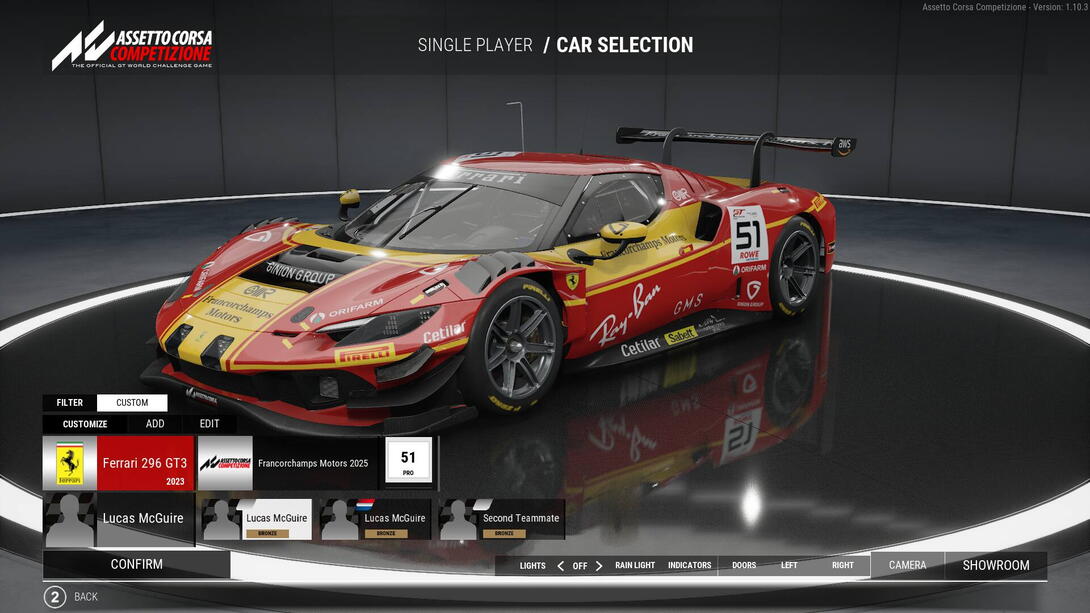The width and height of the screenshot is (1090, 613).
Task: Confirm the car selection
Action: coord(137,565)
